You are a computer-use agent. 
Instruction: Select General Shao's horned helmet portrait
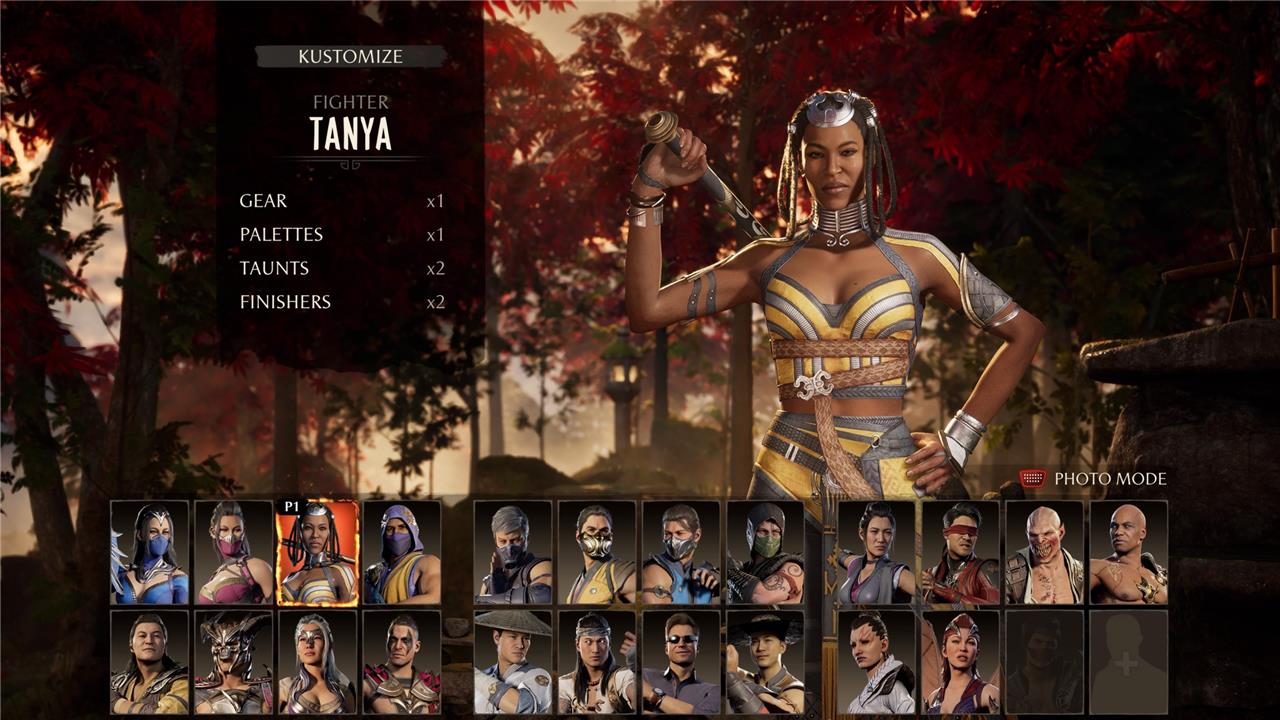(234, 662)
